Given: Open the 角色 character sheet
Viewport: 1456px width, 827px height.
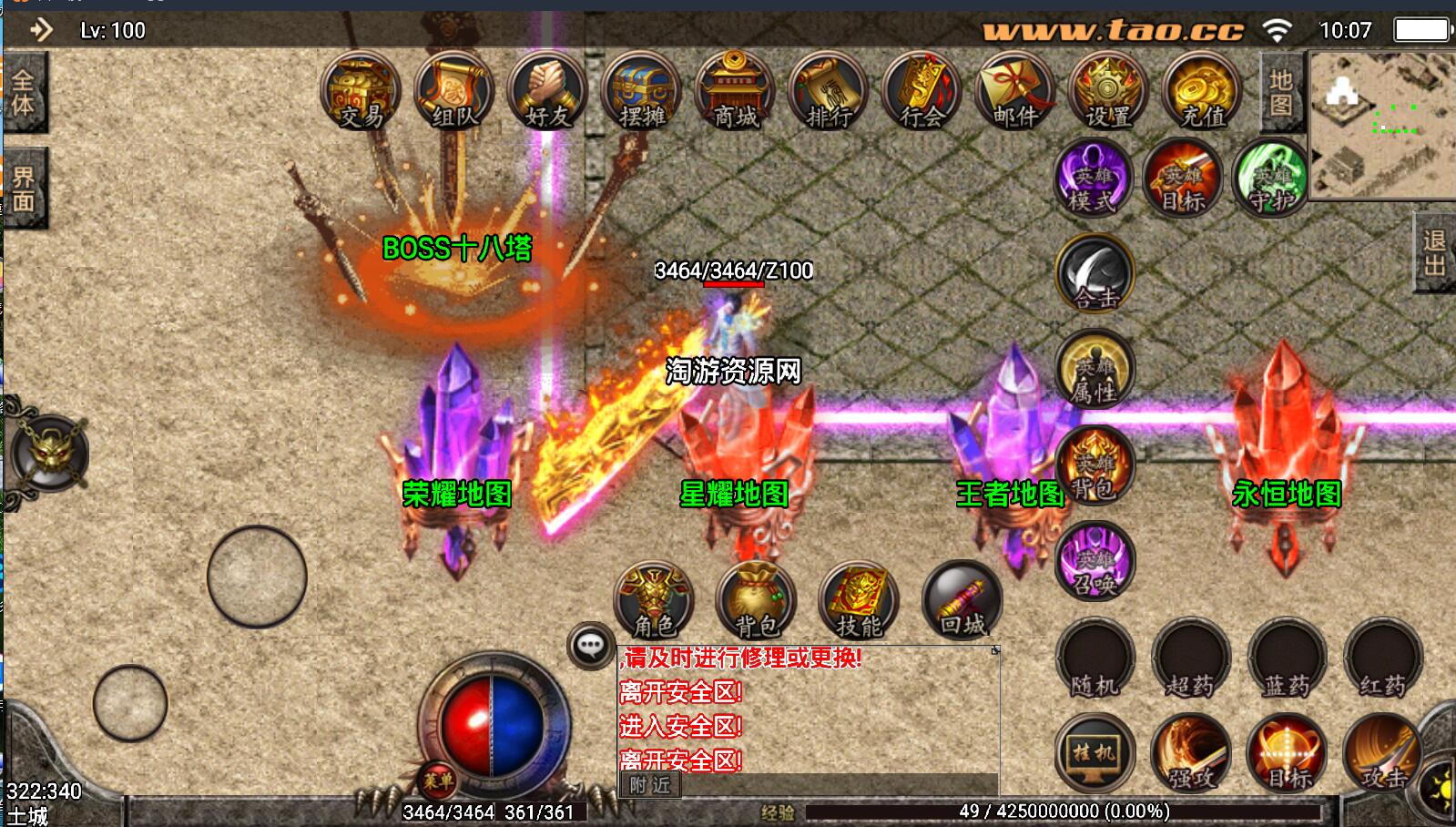Looking at the screenshot, I should (x=655, y=602).
